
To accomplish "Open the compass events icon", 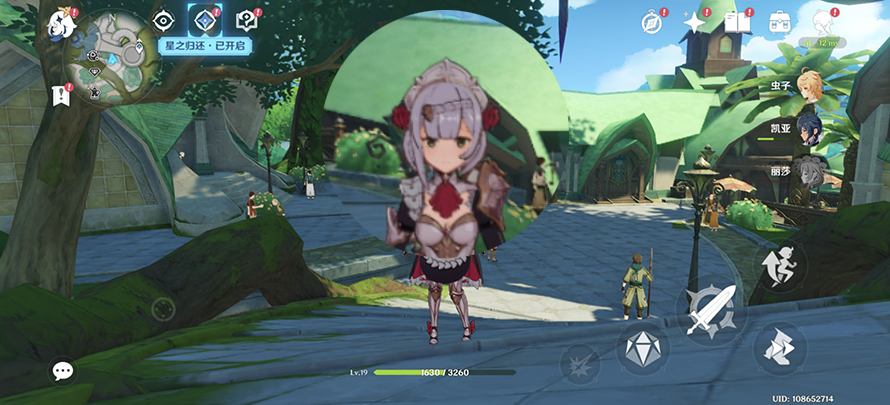I will [x=652, y=22].
